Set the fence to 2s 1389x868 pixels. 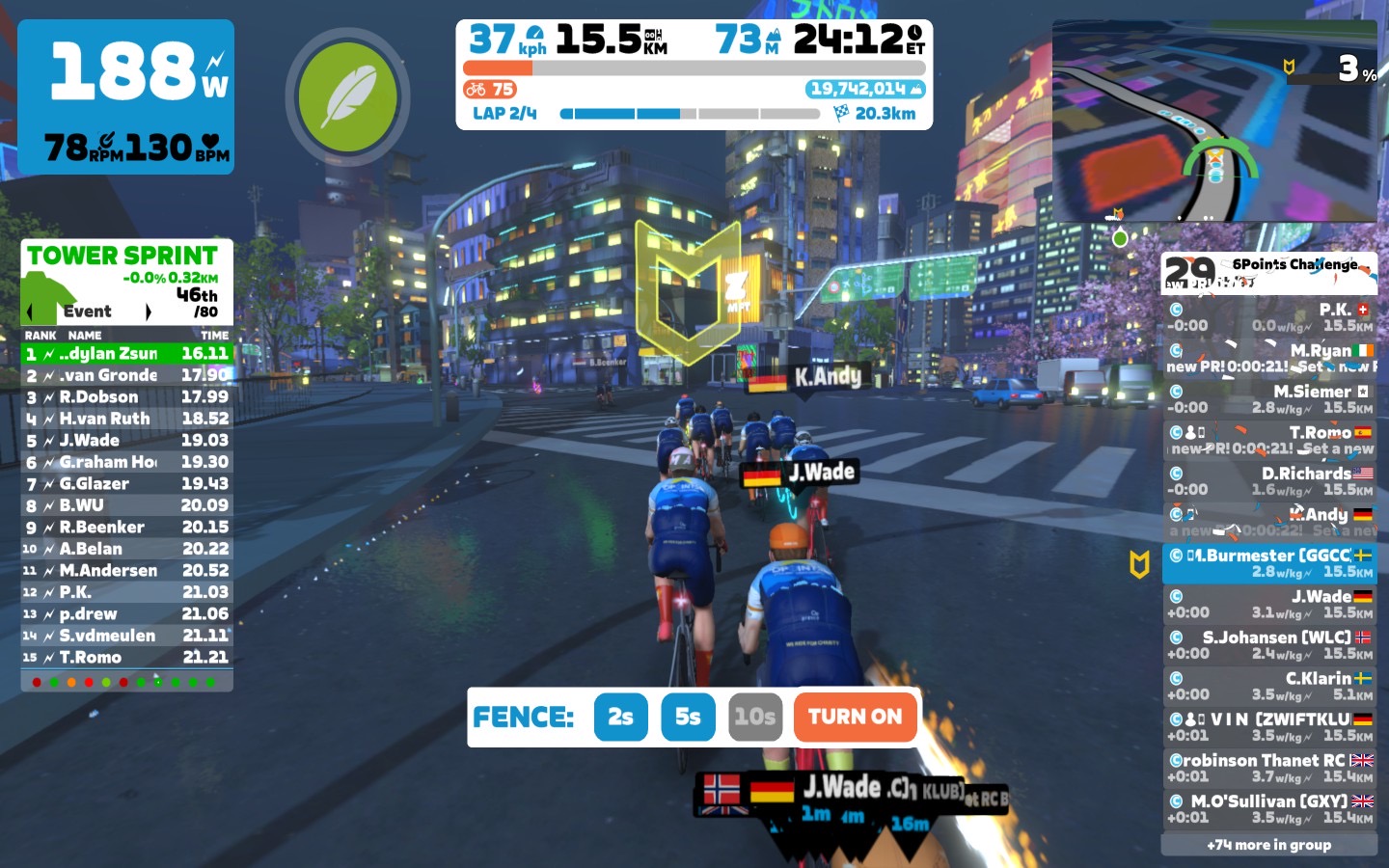[620, 718]
